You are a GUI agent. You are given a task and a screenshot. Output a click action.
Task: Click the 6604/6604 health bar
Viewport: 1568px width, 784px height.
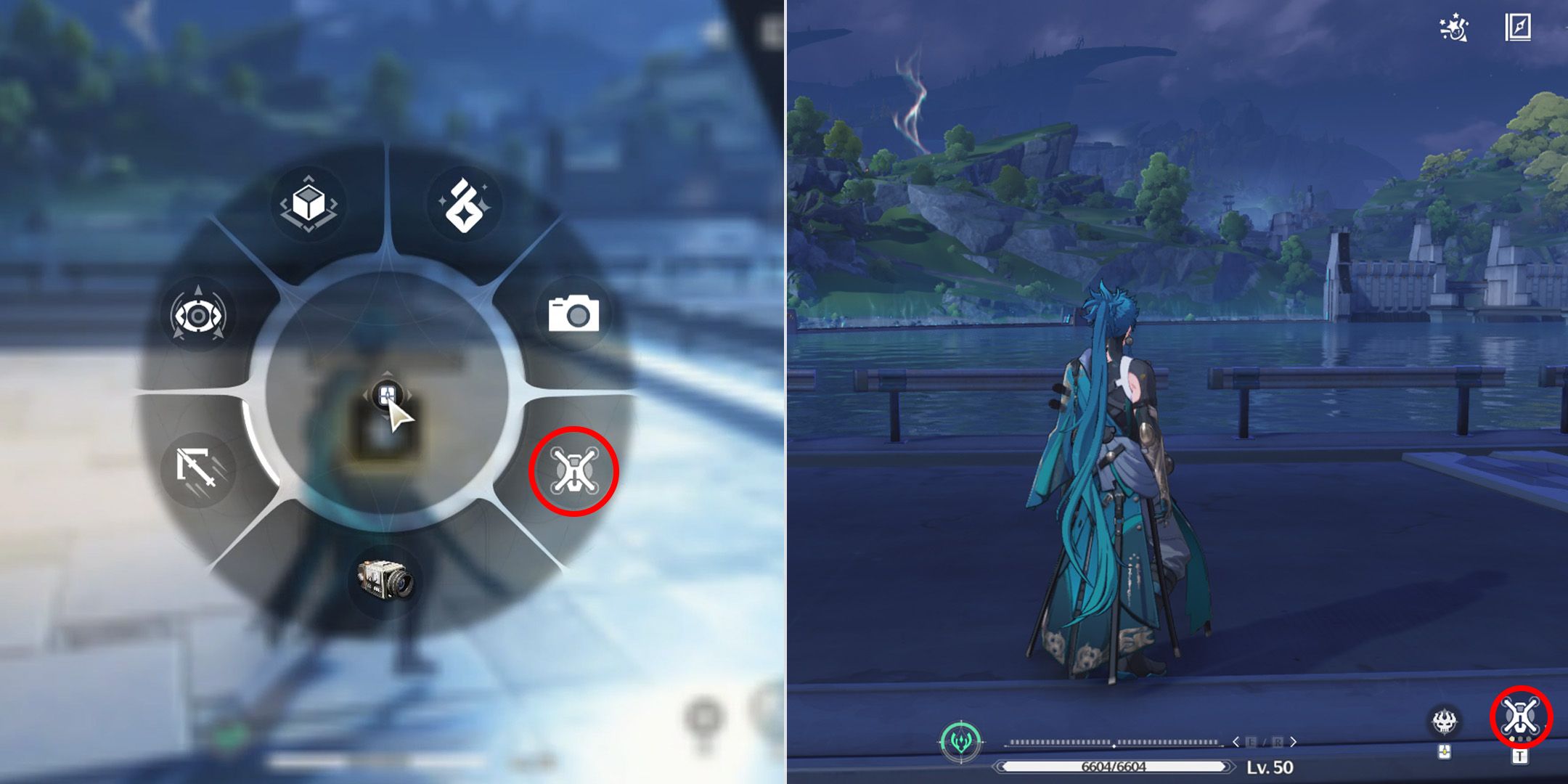1113,767
